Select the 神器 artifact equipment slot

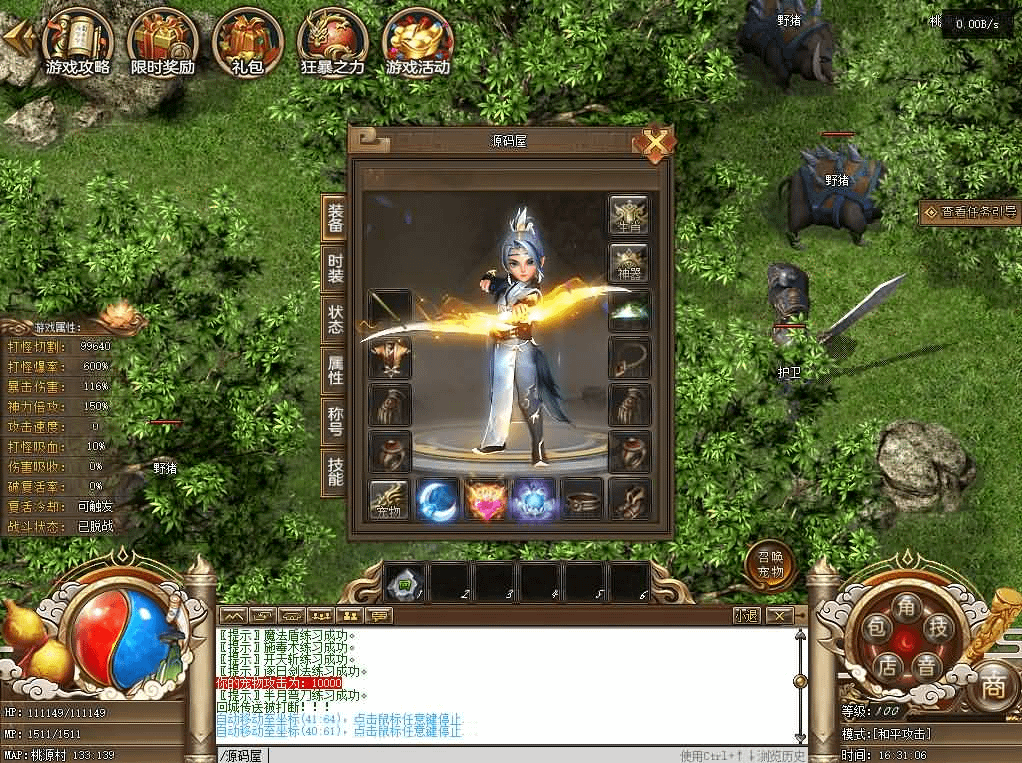tap(629, 262)
